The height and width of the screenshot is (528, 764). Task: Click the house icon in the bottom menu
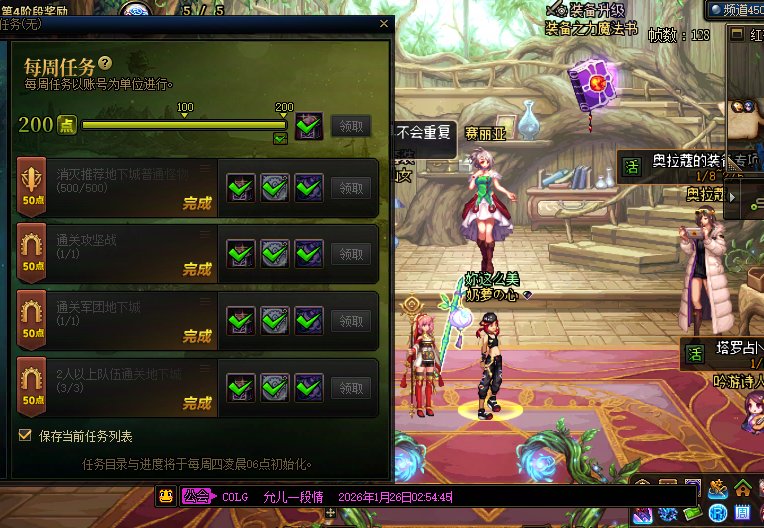743,490
